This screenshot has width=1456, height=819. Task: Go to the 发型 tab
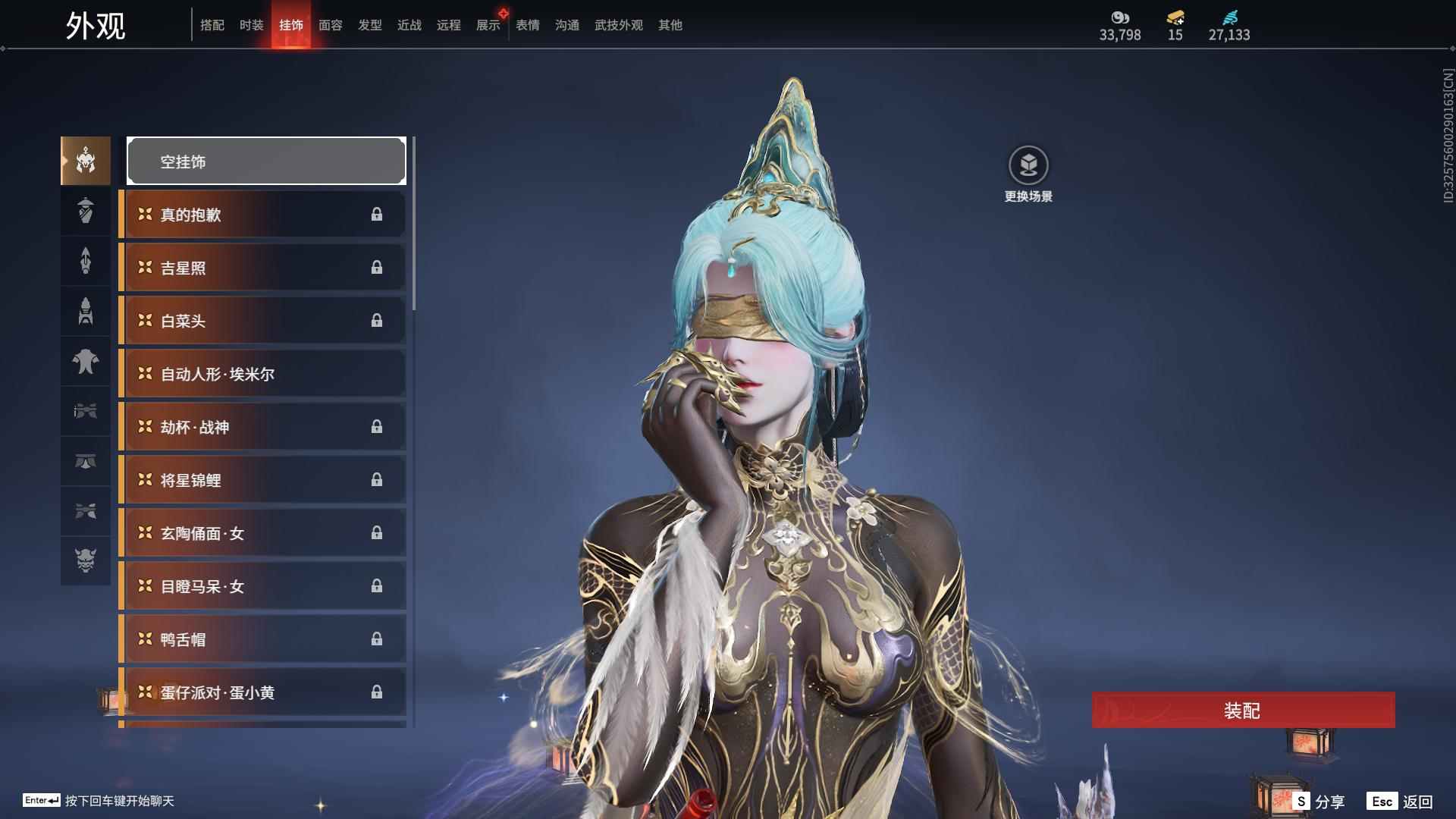point(369,25)
